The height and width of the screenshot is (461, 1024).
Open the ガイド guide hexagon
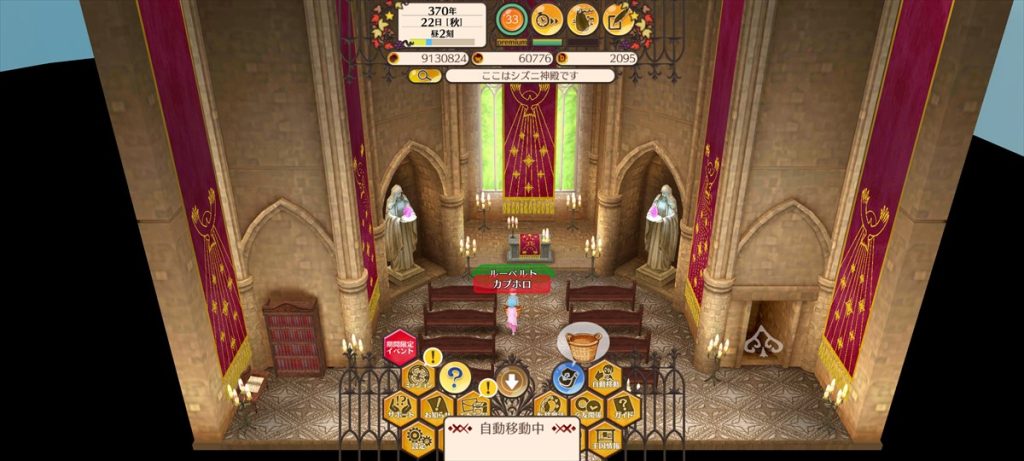pos(622,408)
